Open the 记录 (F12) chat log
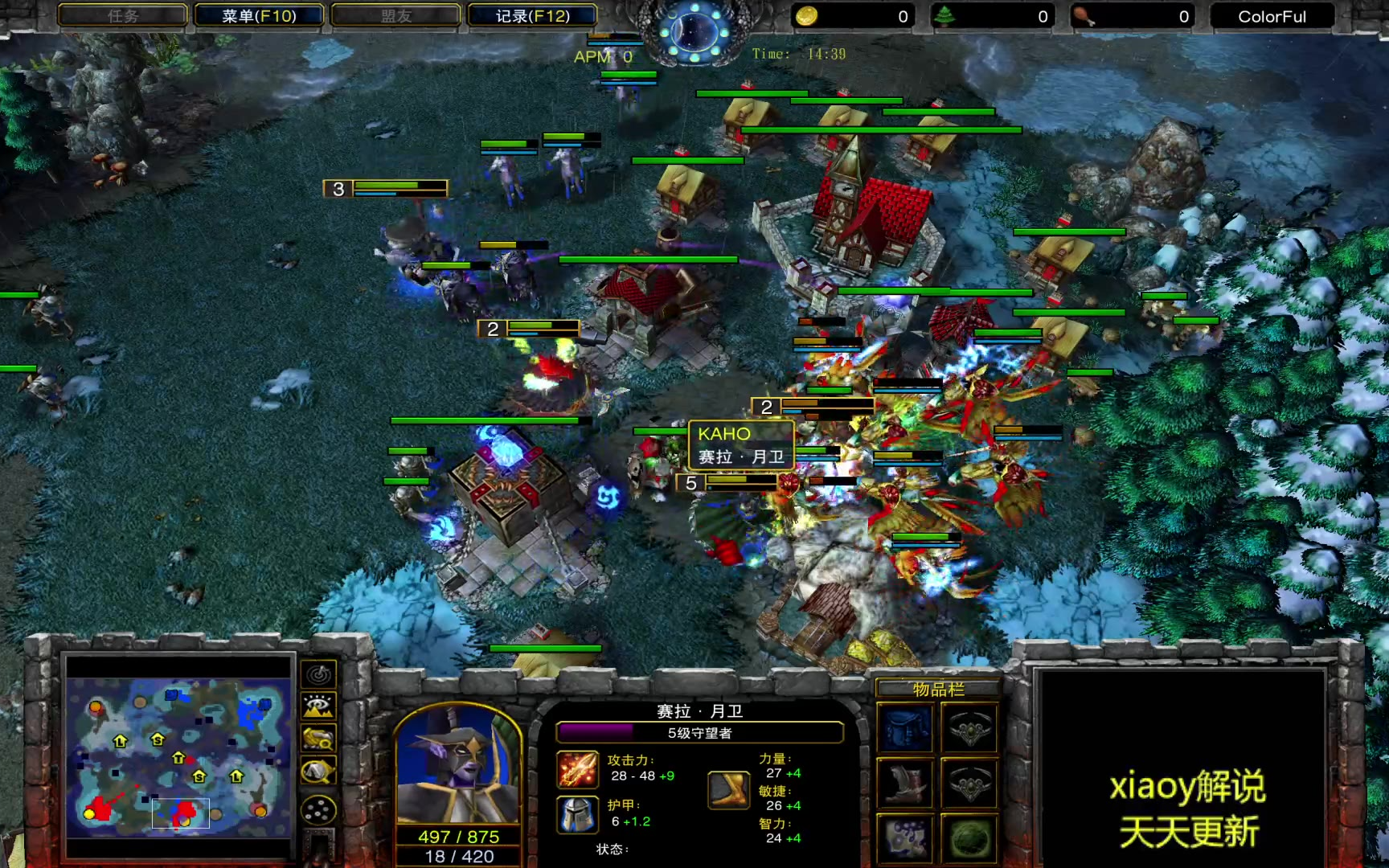Image resolution: width=1389 pixels, height=868 pixels. tap(532, 16)
